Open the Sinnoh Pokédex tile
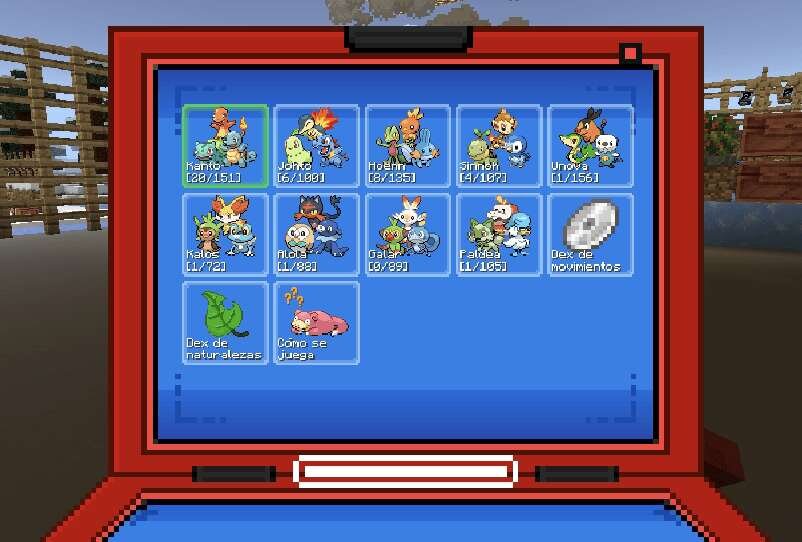The height and width of the screenshot is (542, 802). click(x=498, y=146)
